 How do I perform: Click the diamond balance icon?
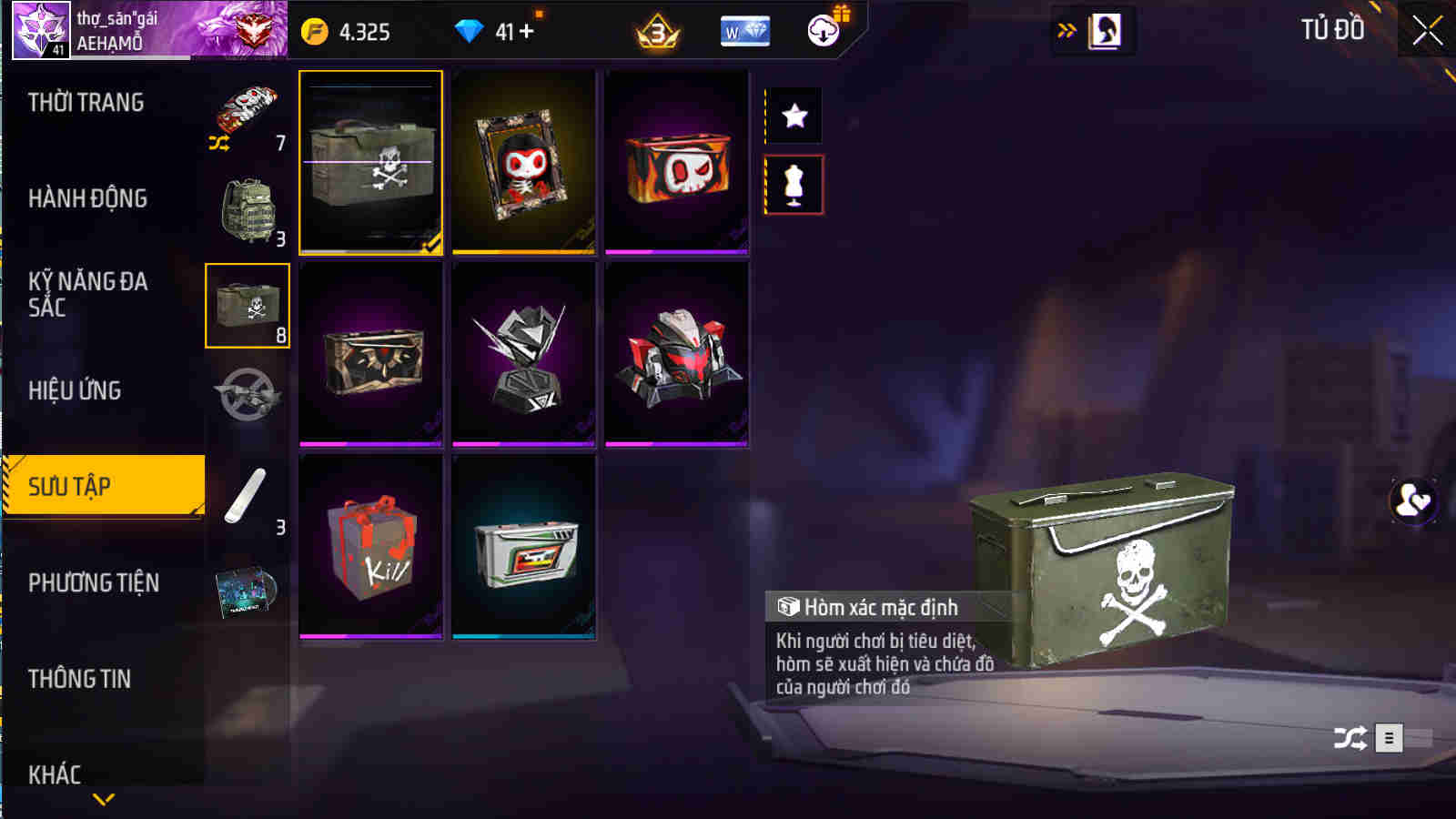point(467,30)
